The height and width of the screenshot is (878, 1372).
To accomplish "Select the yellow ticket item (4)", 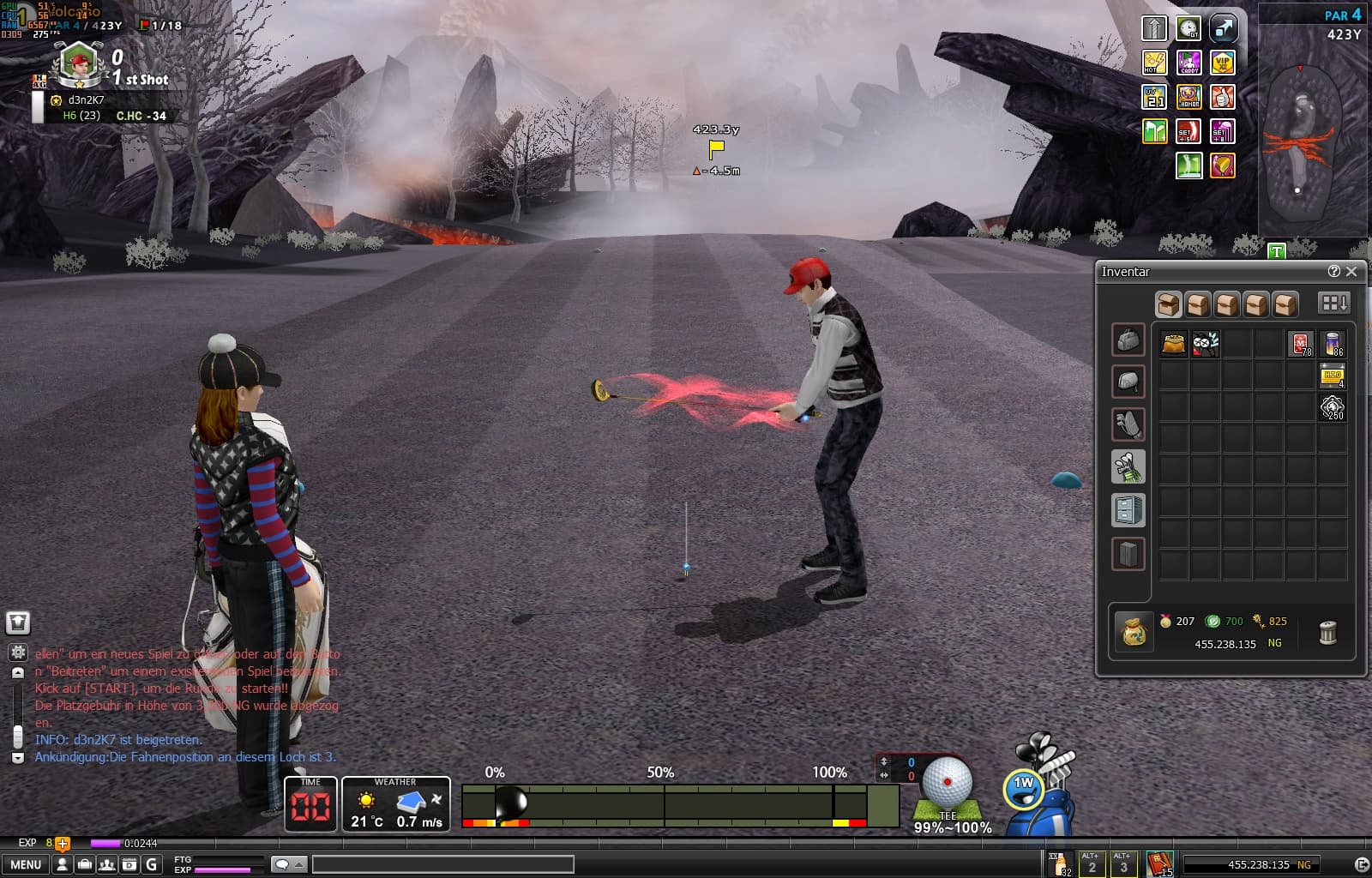I will [1333, 376].
